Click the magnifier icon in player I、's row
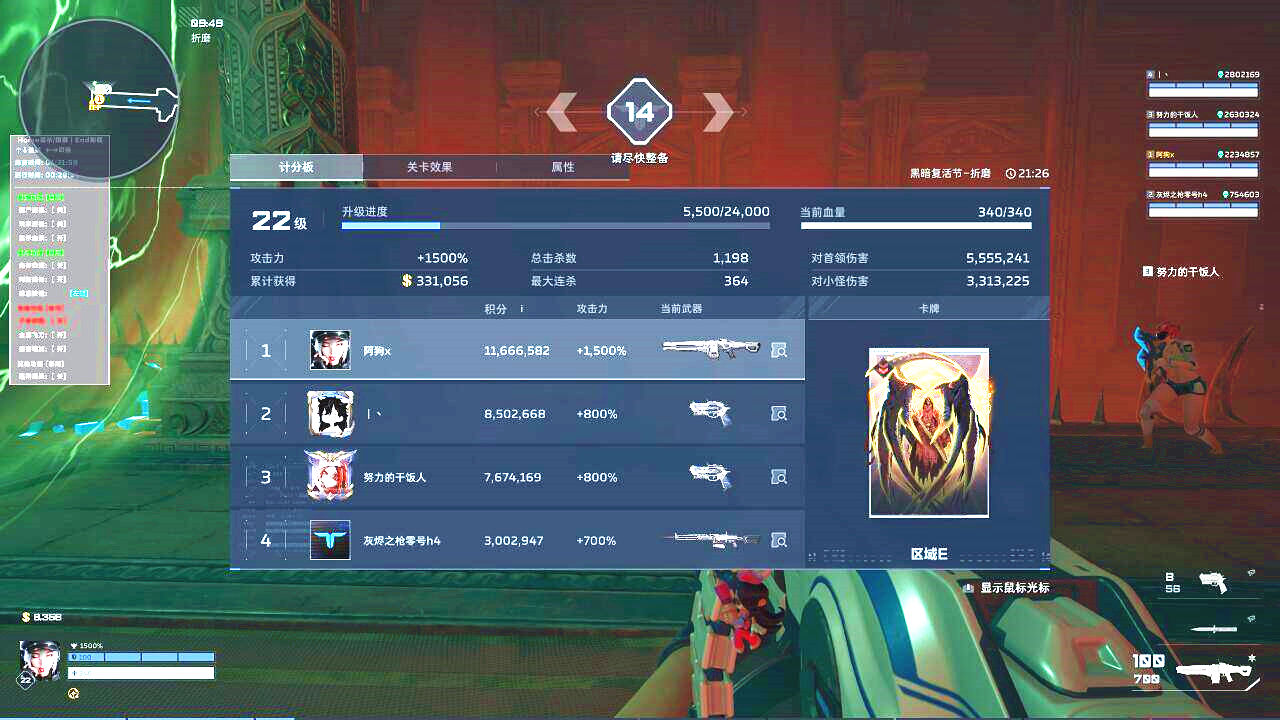Screen dimensions: 1280x720 click(779, 414)
